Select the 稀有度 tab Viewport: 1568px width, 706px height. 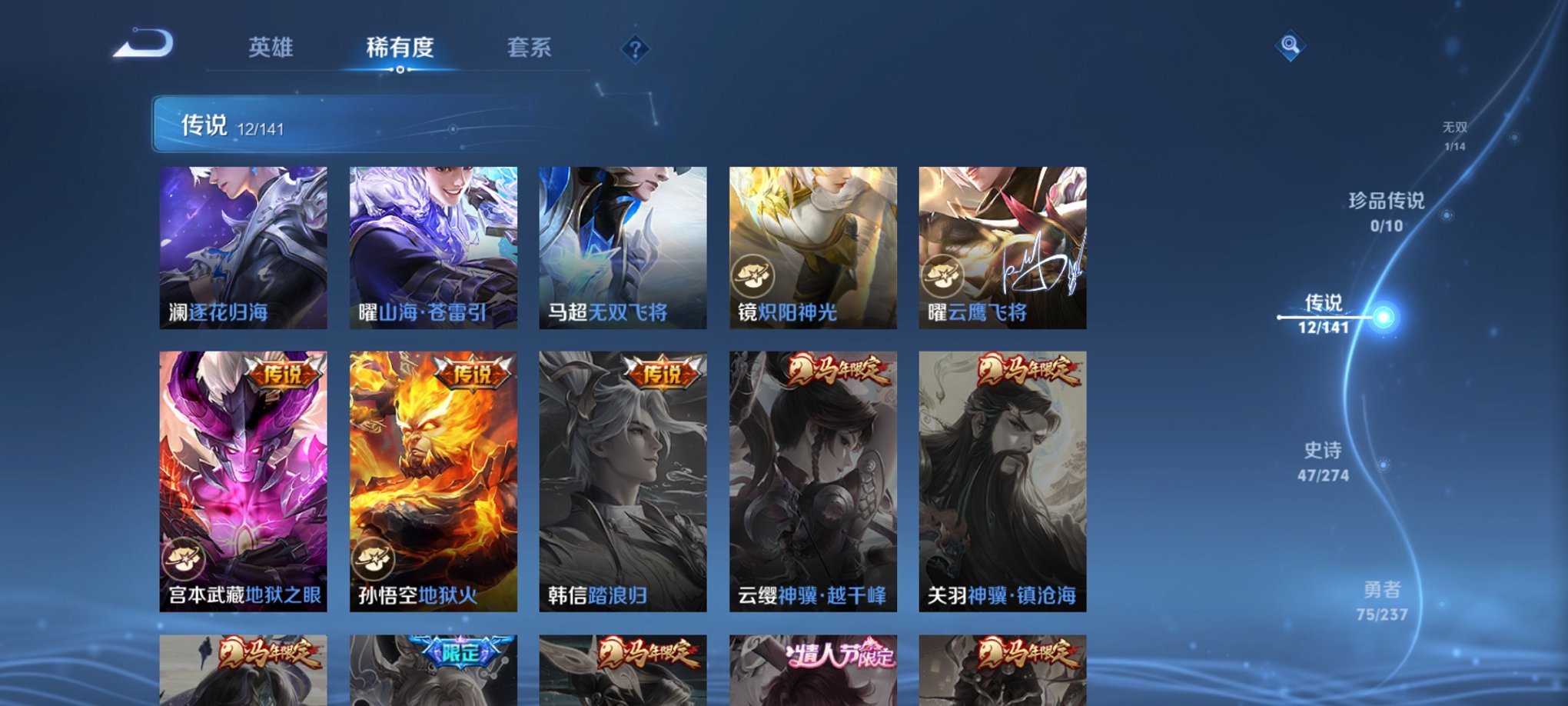401,47
